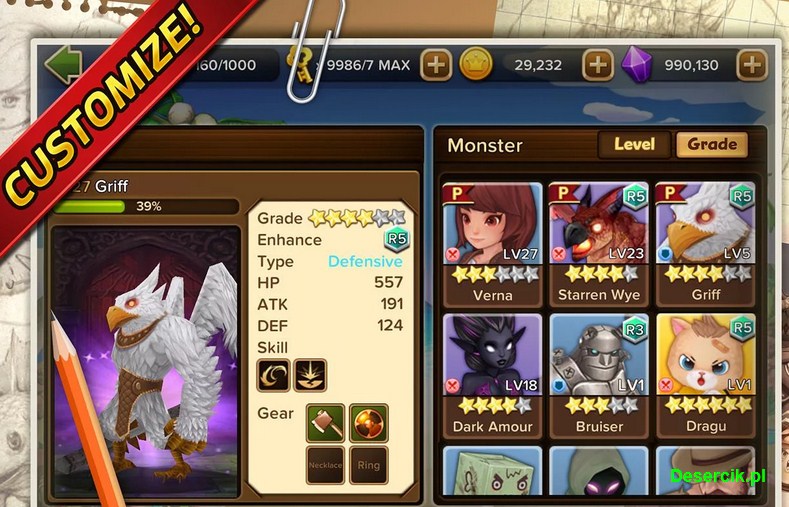Go back with the green arrow
This screenshot has width=789, height=507.
click(63, 66)
